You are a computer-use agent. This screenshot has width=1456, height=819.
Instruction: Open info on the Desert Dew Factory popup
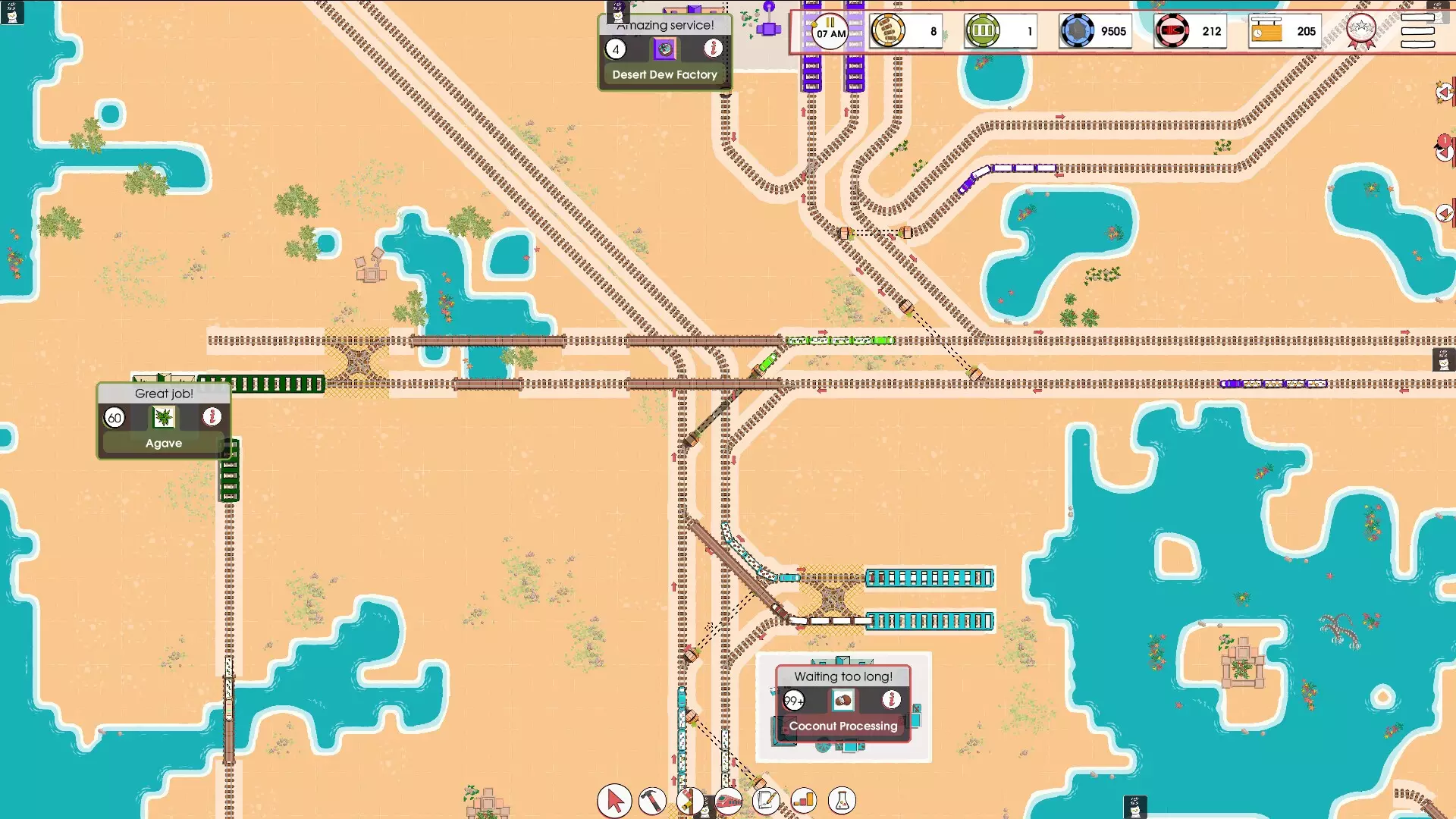(x=713, y=49)
